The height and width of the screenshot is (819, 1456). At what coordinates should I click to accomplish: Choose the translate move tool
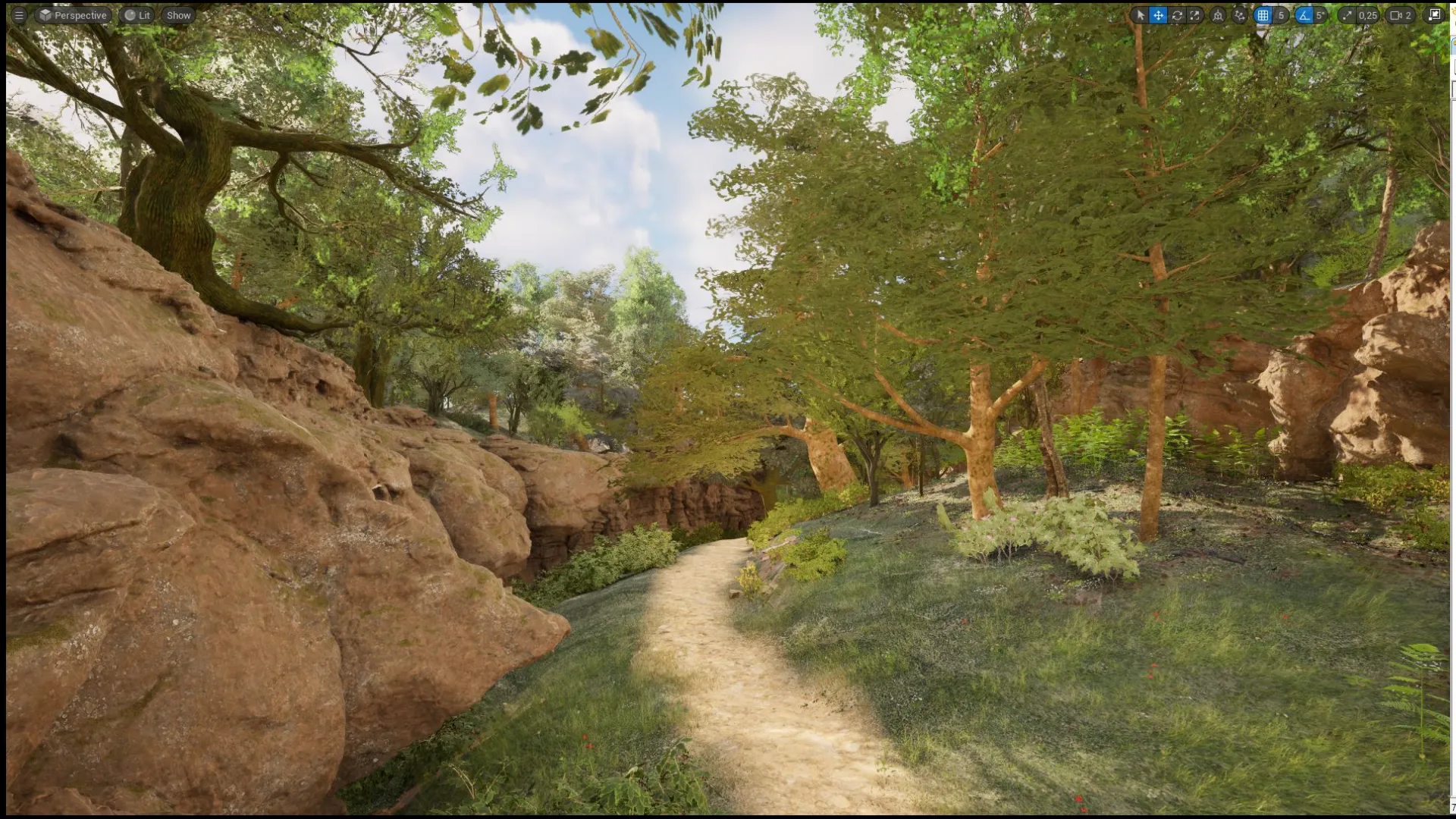click(1158, 15)
